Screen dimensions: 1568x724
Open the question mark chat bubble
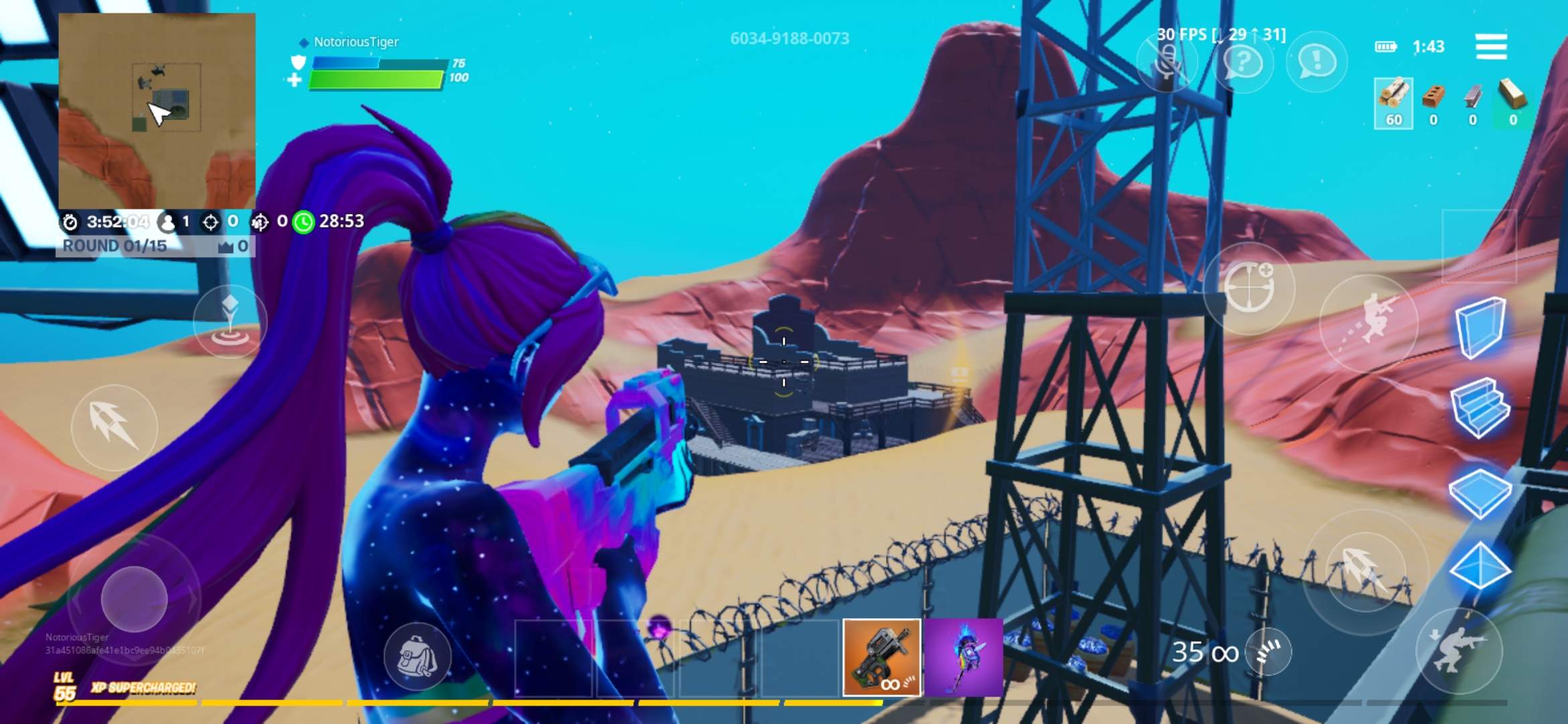pos(1242,63)
